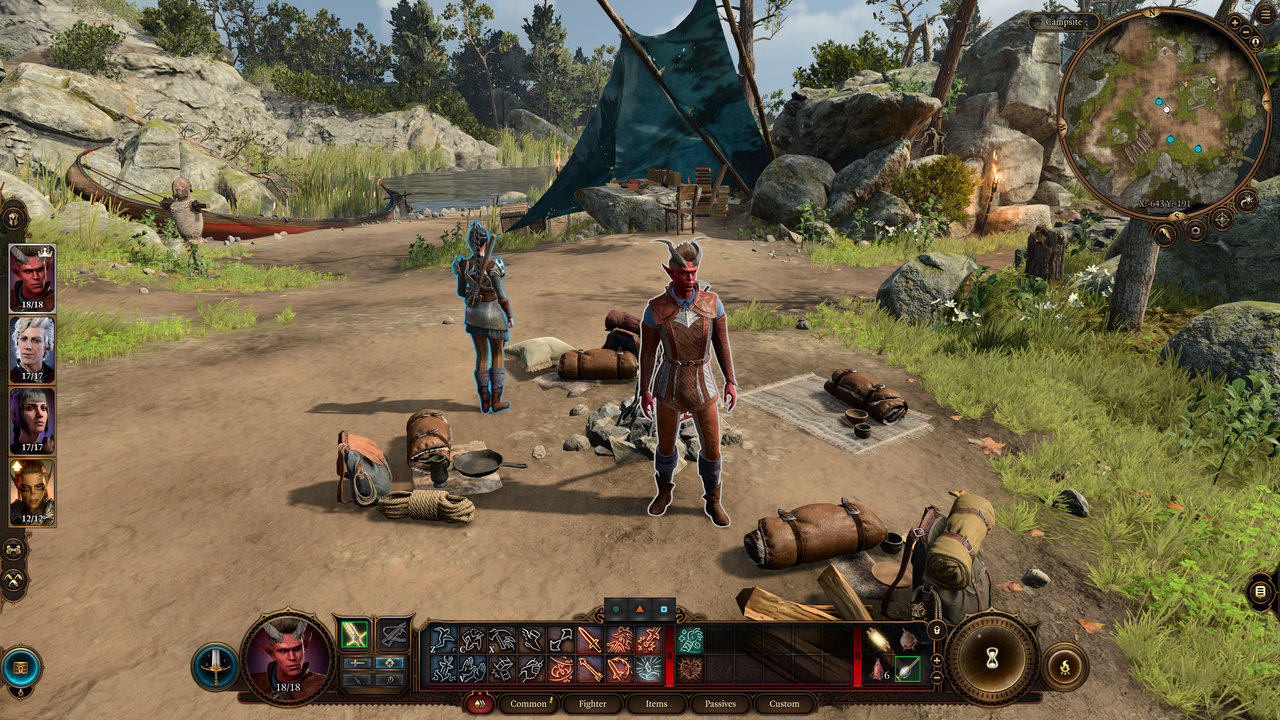Viewport: 1280px width, 720px height.
Task: Open the campfire rest button
Action: tap(1065, 665)
